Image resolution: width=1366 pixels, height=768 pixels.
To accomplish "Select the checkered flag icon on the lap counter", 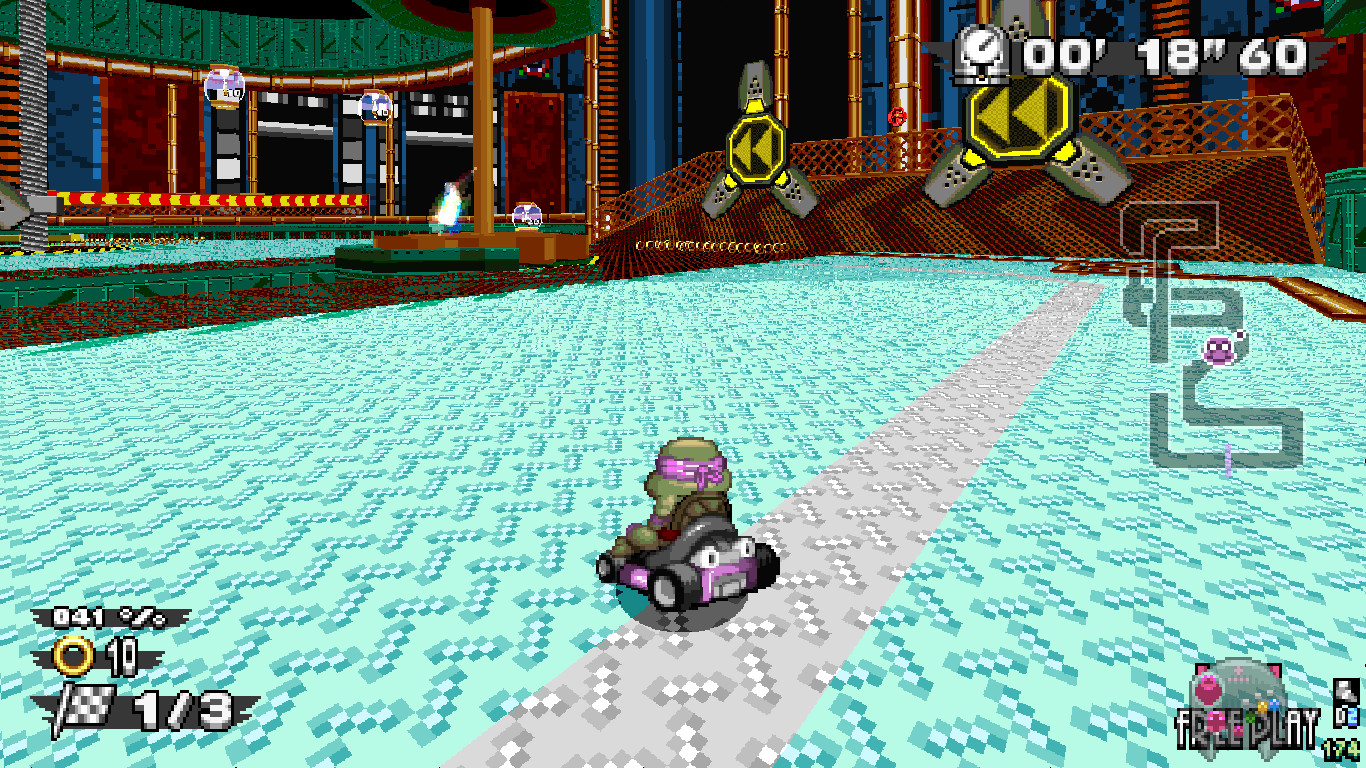I will [86, 705].
